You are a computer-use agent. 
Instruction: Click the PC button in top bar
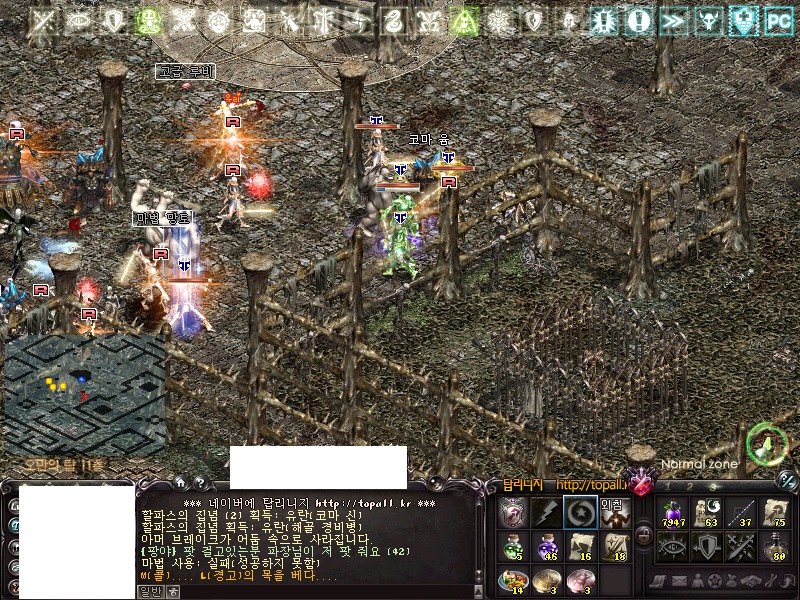[777, 18]
